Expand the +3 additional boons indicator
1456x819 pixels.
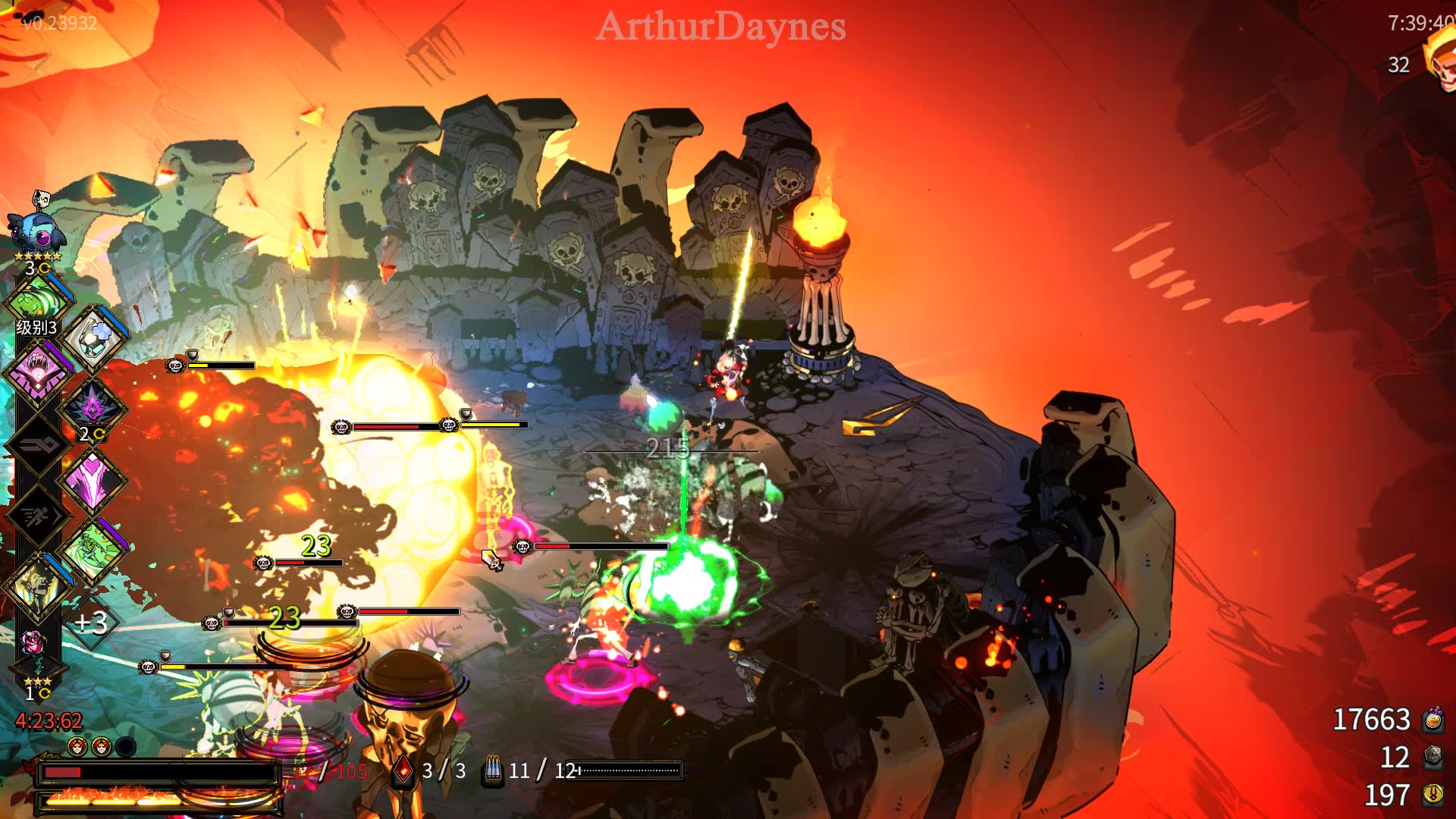coord(91,623)
